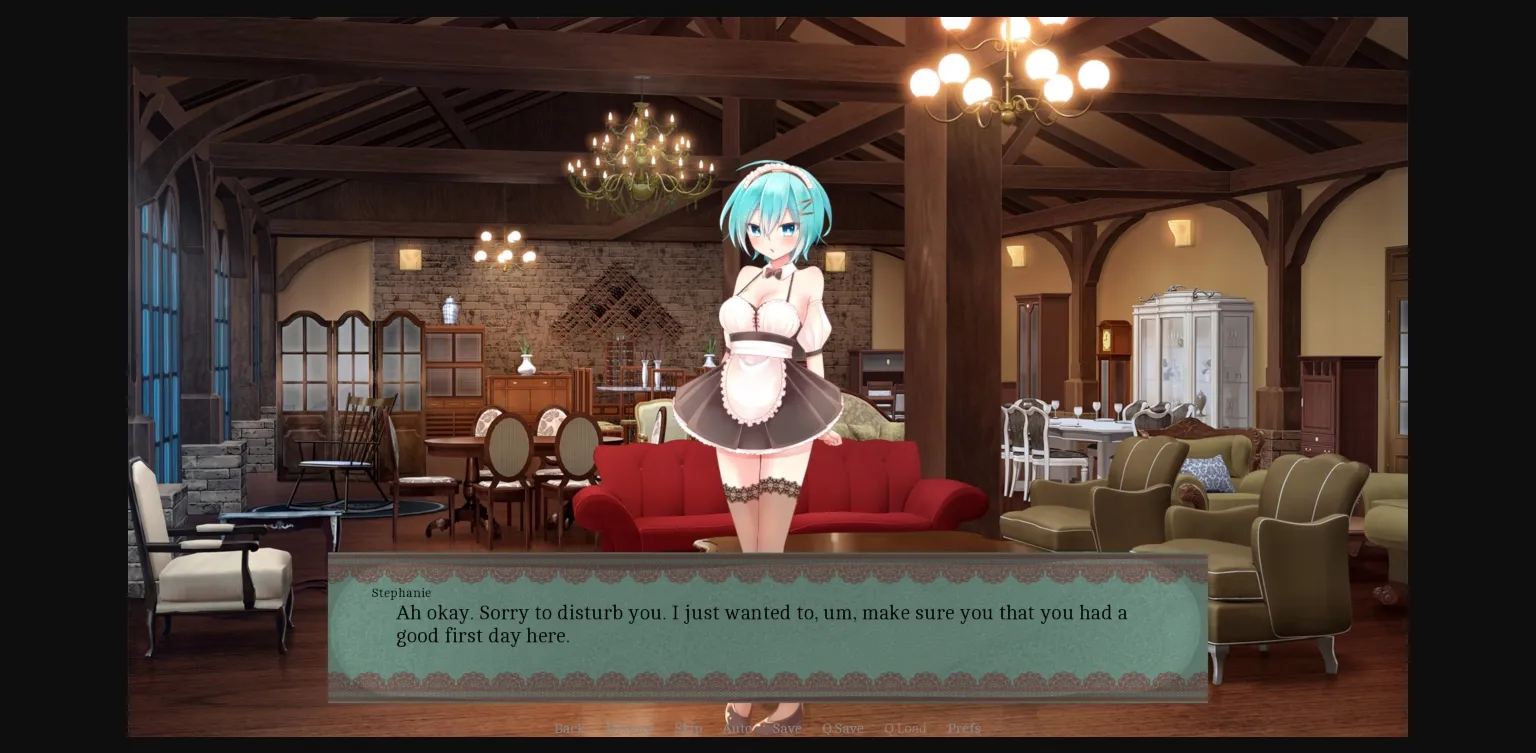
Task: Click the dialogue text about the first day
Action: (760, 624)
